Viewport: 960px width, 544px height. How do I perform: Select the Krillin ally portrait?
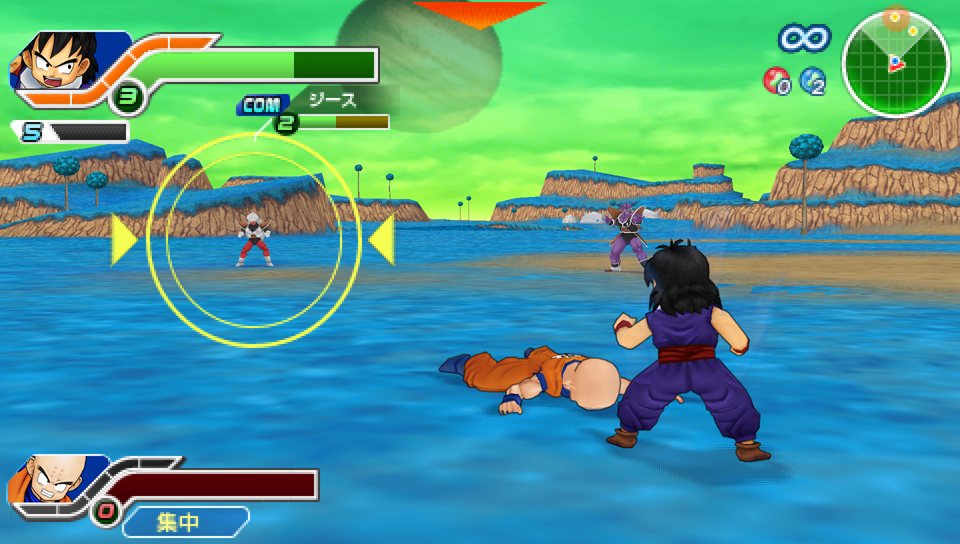click(x=42, y=480)
